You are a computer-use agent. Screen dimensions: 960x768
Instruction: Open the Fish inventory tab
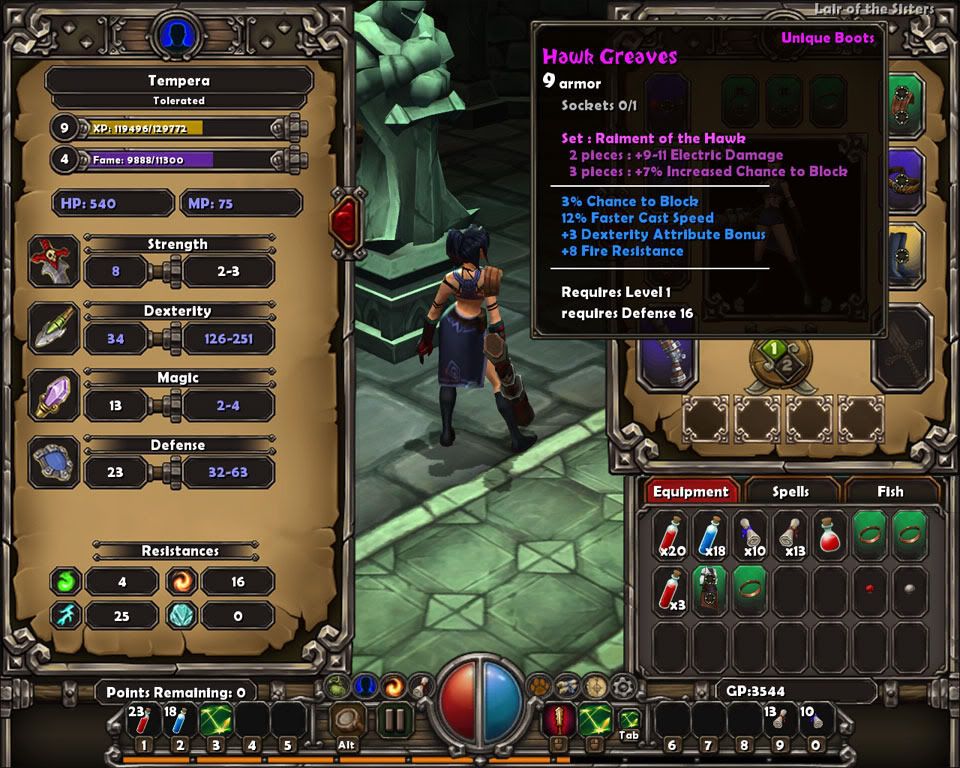pos(890,491)
